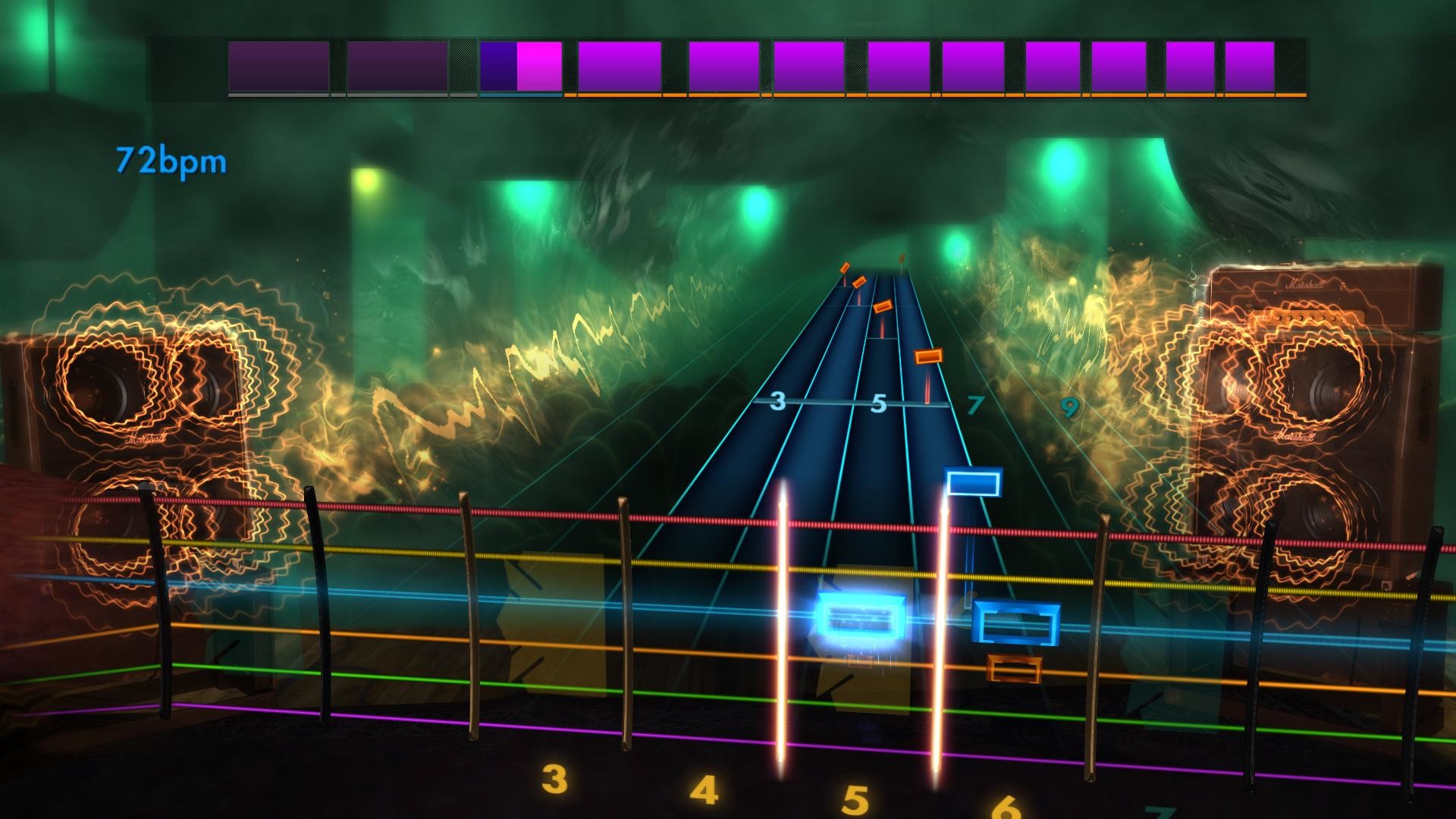Click the teal number 9 marker on the highway

[x=1069, y=408]
